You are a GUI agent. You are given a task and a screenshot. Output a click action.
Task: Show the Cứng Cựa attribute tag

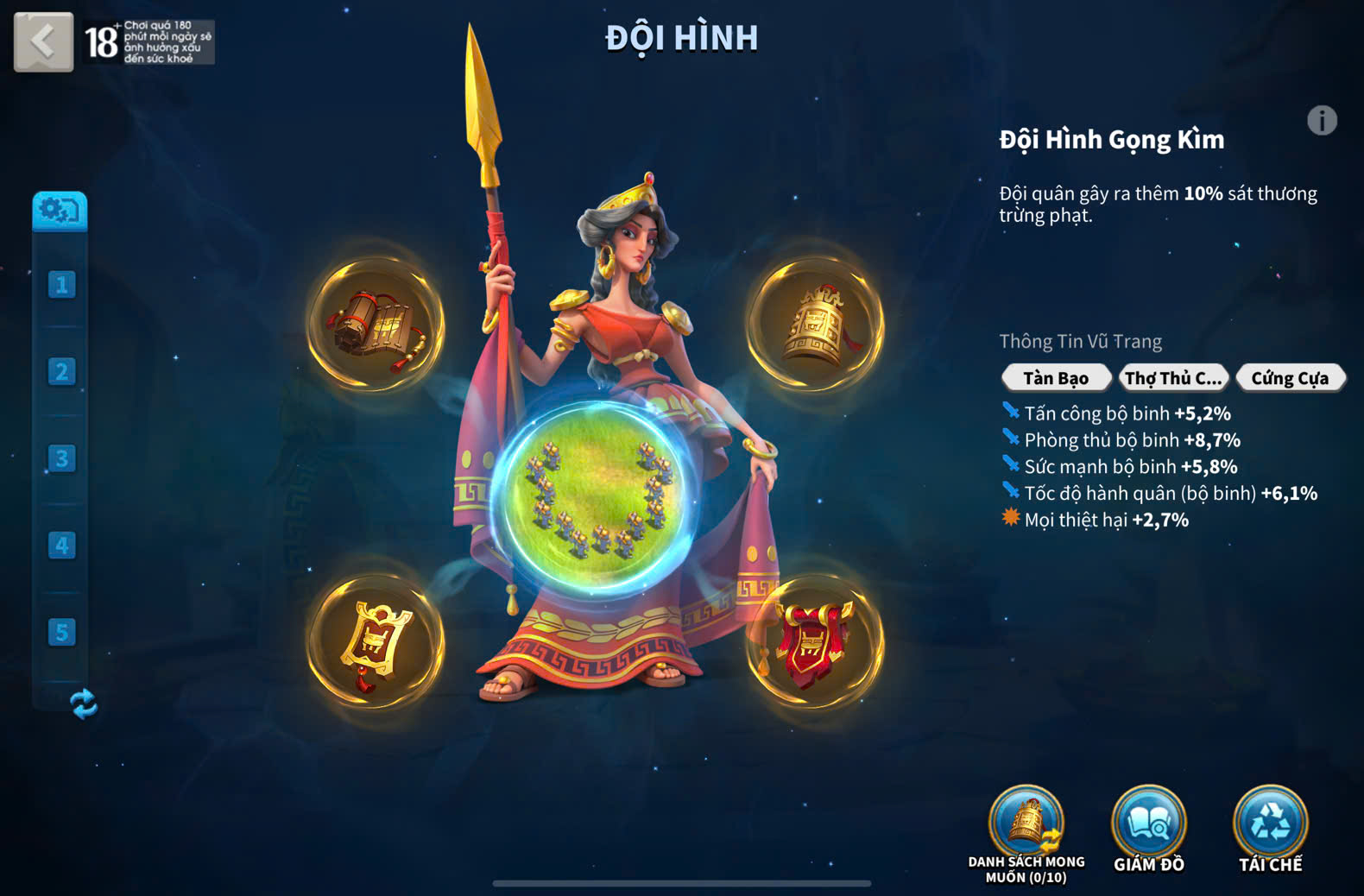click(1290, 378)
